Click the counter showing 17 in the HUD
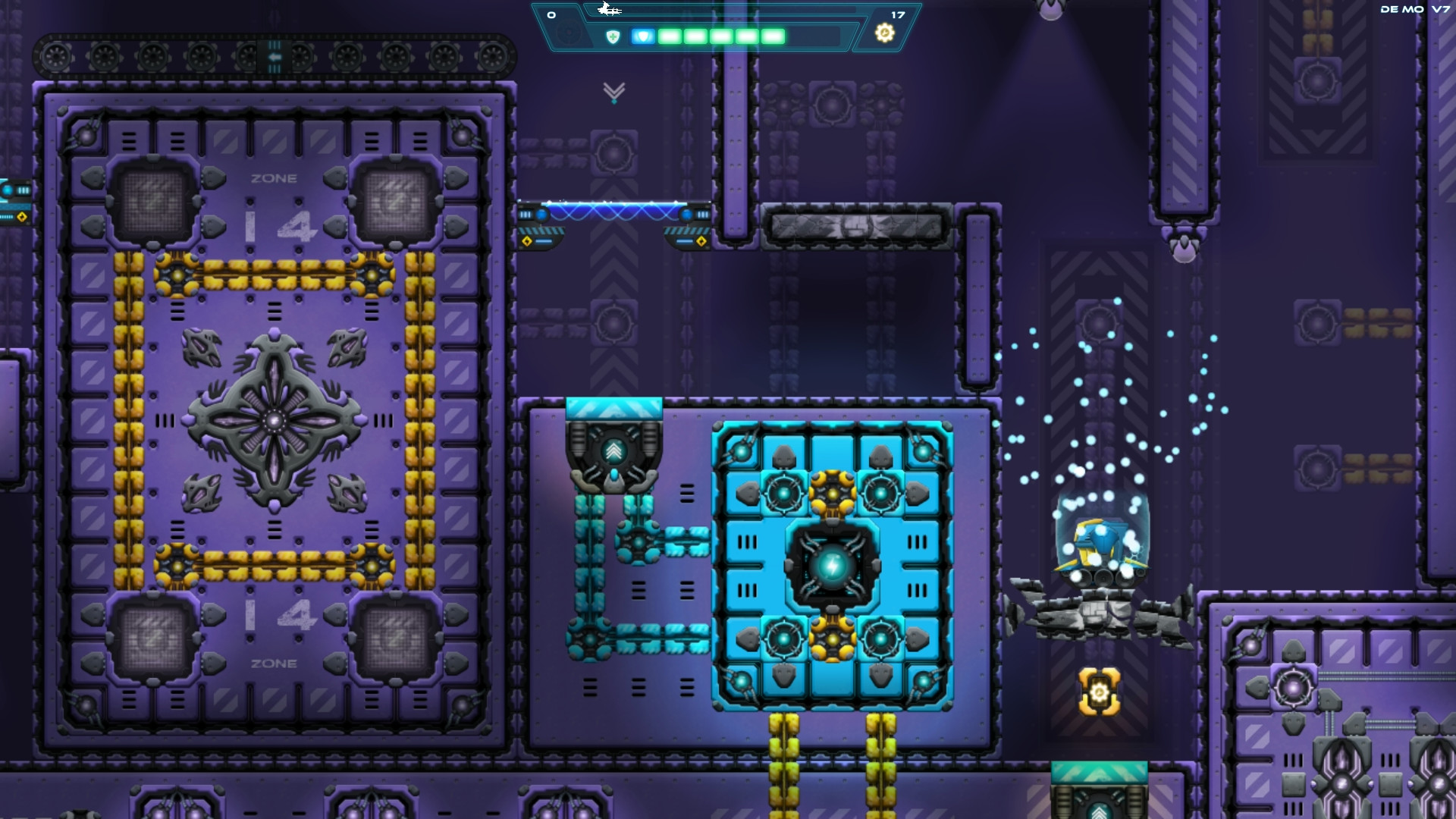 click(x=896, y=14)
